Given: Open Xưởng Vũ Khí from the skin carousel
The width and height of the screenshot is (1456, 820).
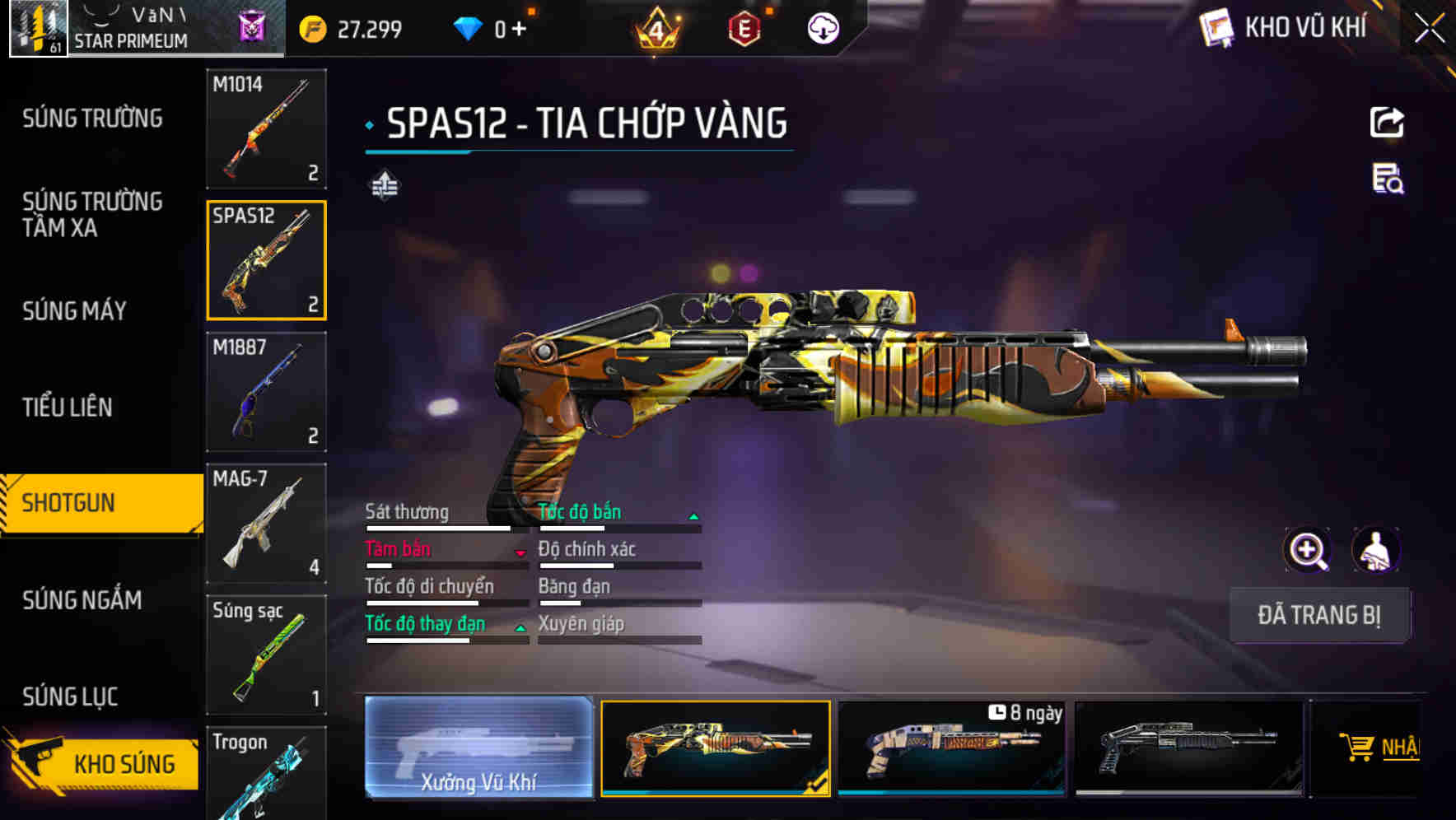Looking at the screenshot, I should point(478,748).
